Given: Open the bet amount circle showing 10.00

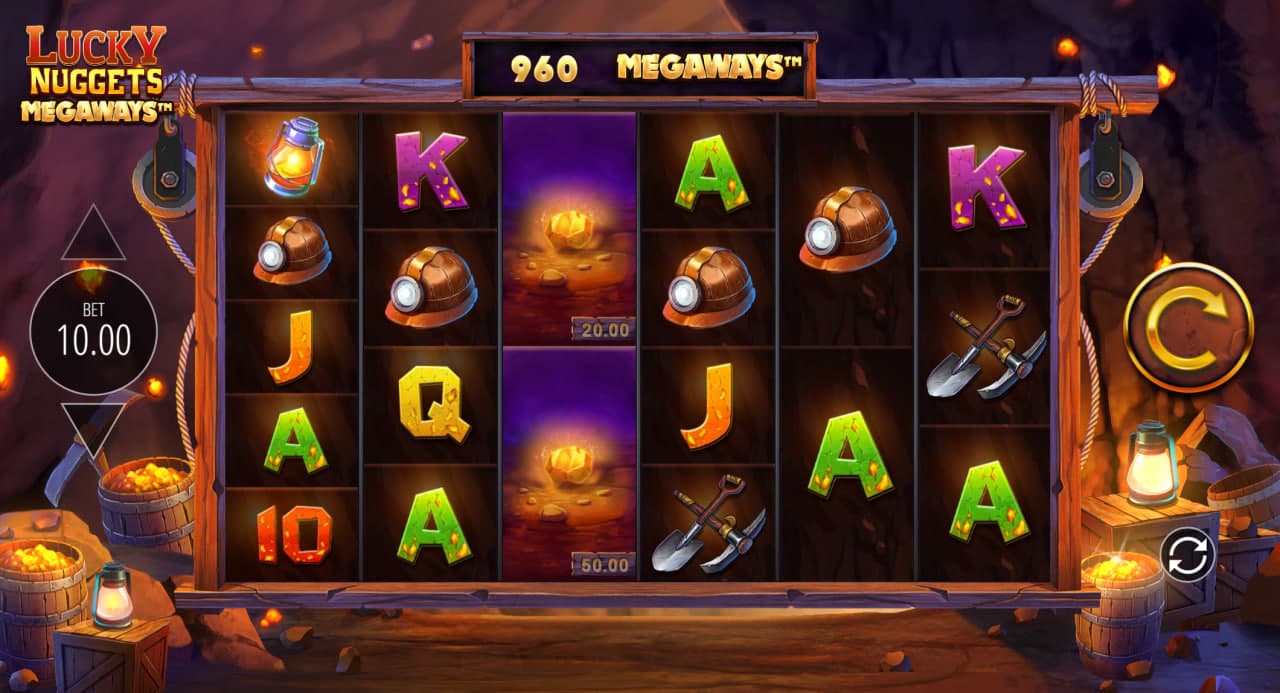Looking at the screenshot, I should [x=93, y=332].
